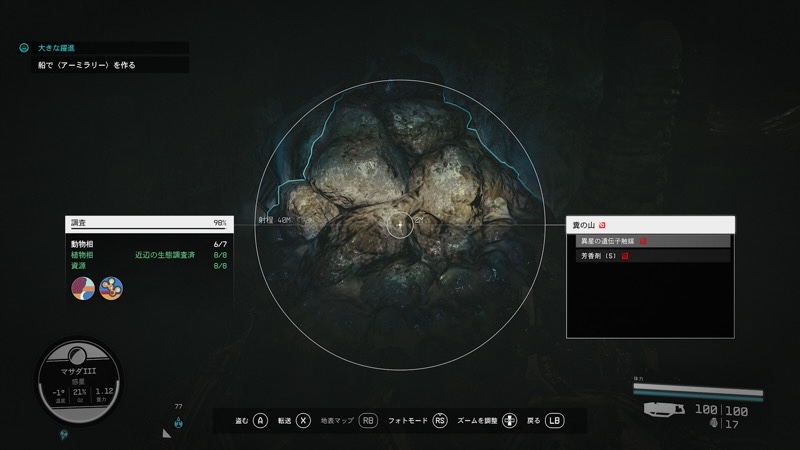Select the purple and orange fauna icon

point(84,288)
